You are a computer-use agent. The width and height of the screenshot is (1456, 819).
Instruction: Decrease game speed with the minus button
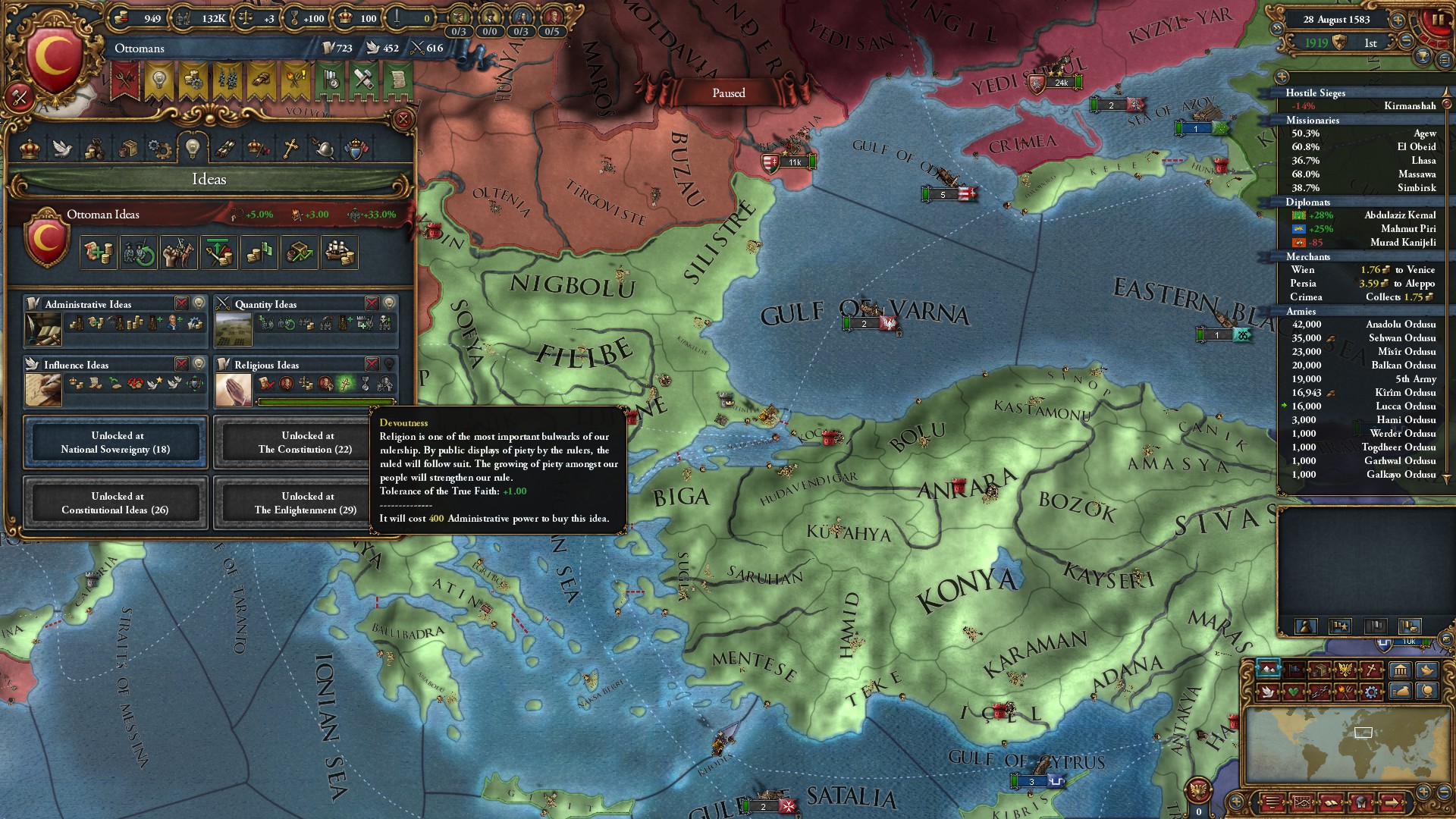[1407, 41]
